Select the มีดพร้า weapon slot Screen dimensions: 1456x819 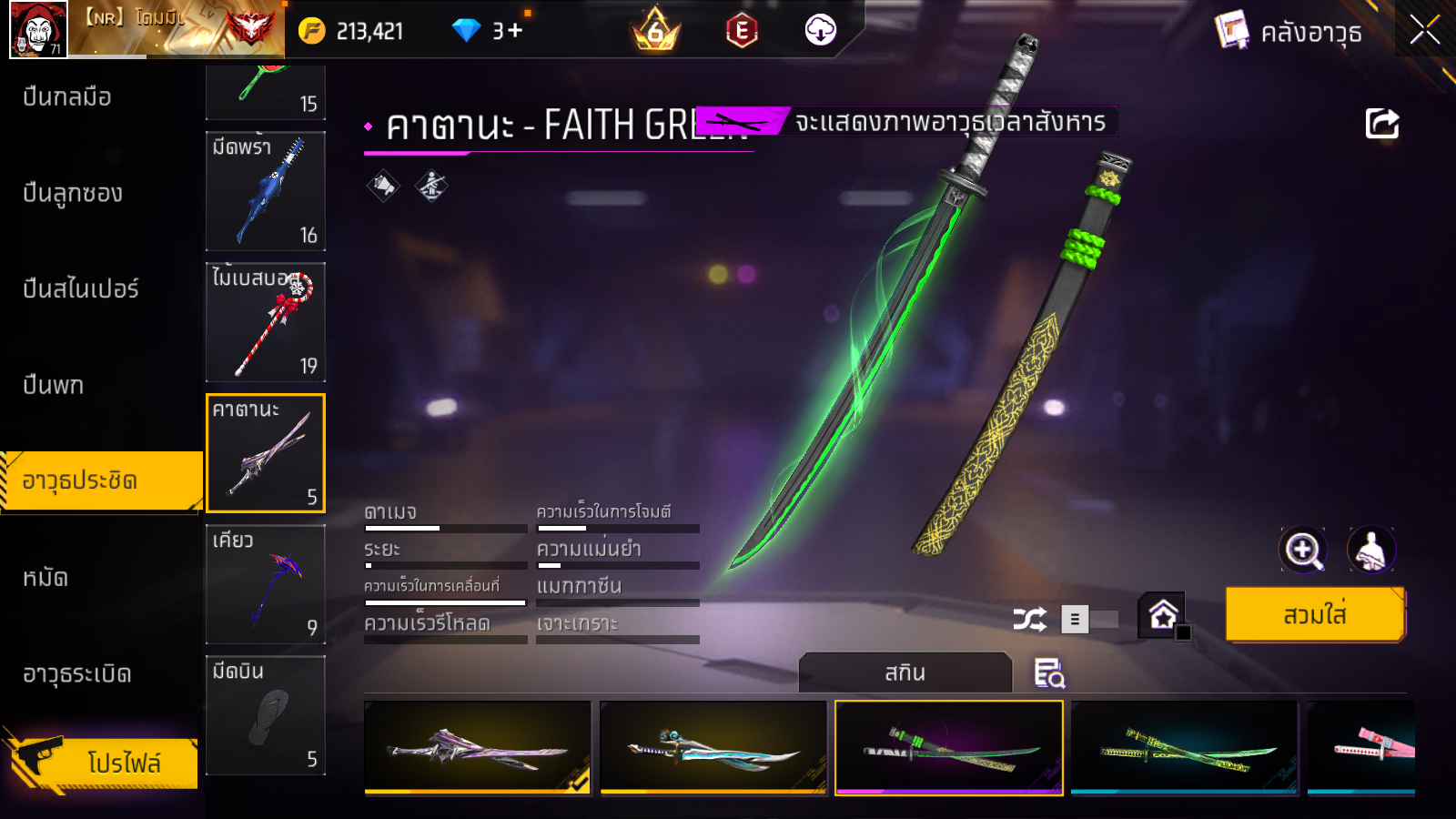click(x=266, y=191)
